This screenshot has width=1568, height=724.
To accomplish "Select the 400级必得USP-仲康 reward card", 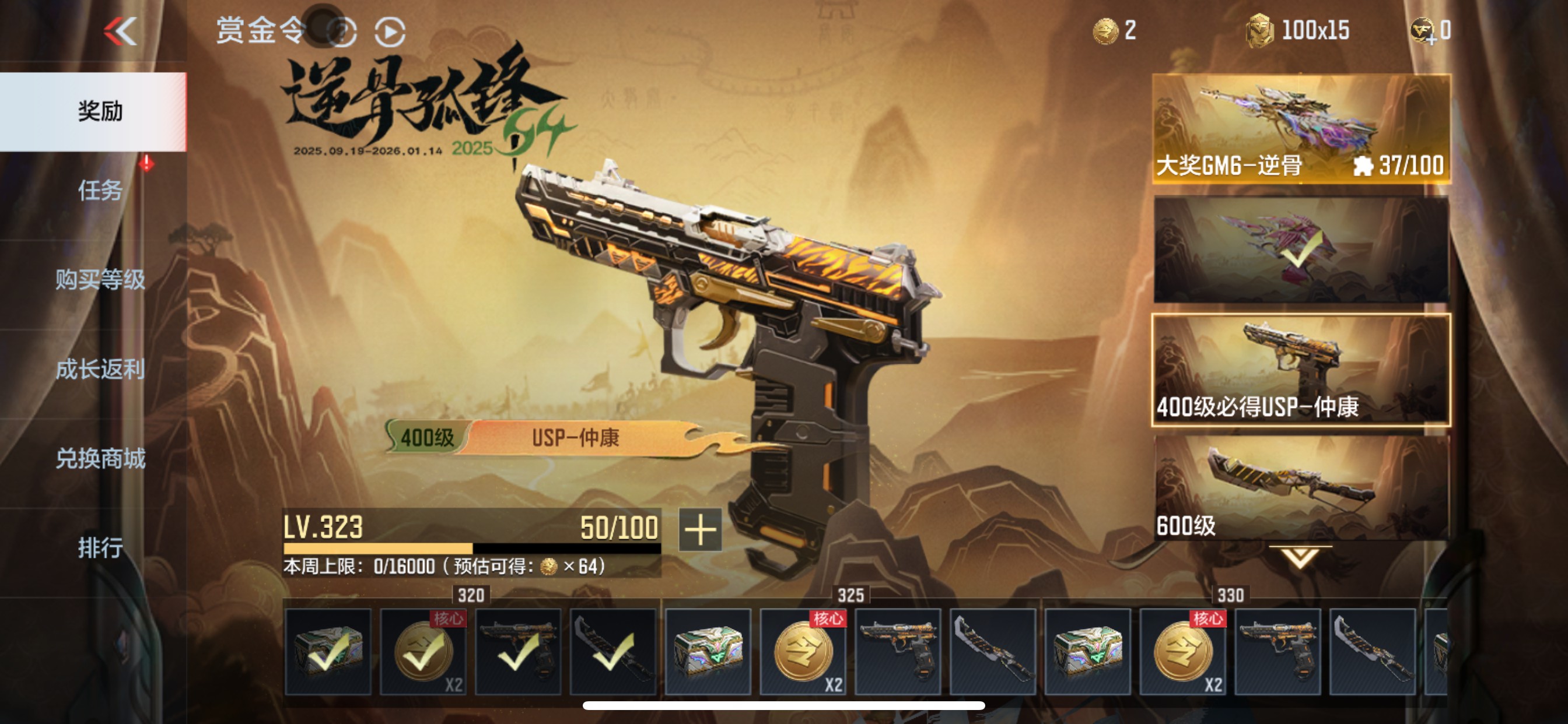I will pyautogui.click(x=1301, y=370).
